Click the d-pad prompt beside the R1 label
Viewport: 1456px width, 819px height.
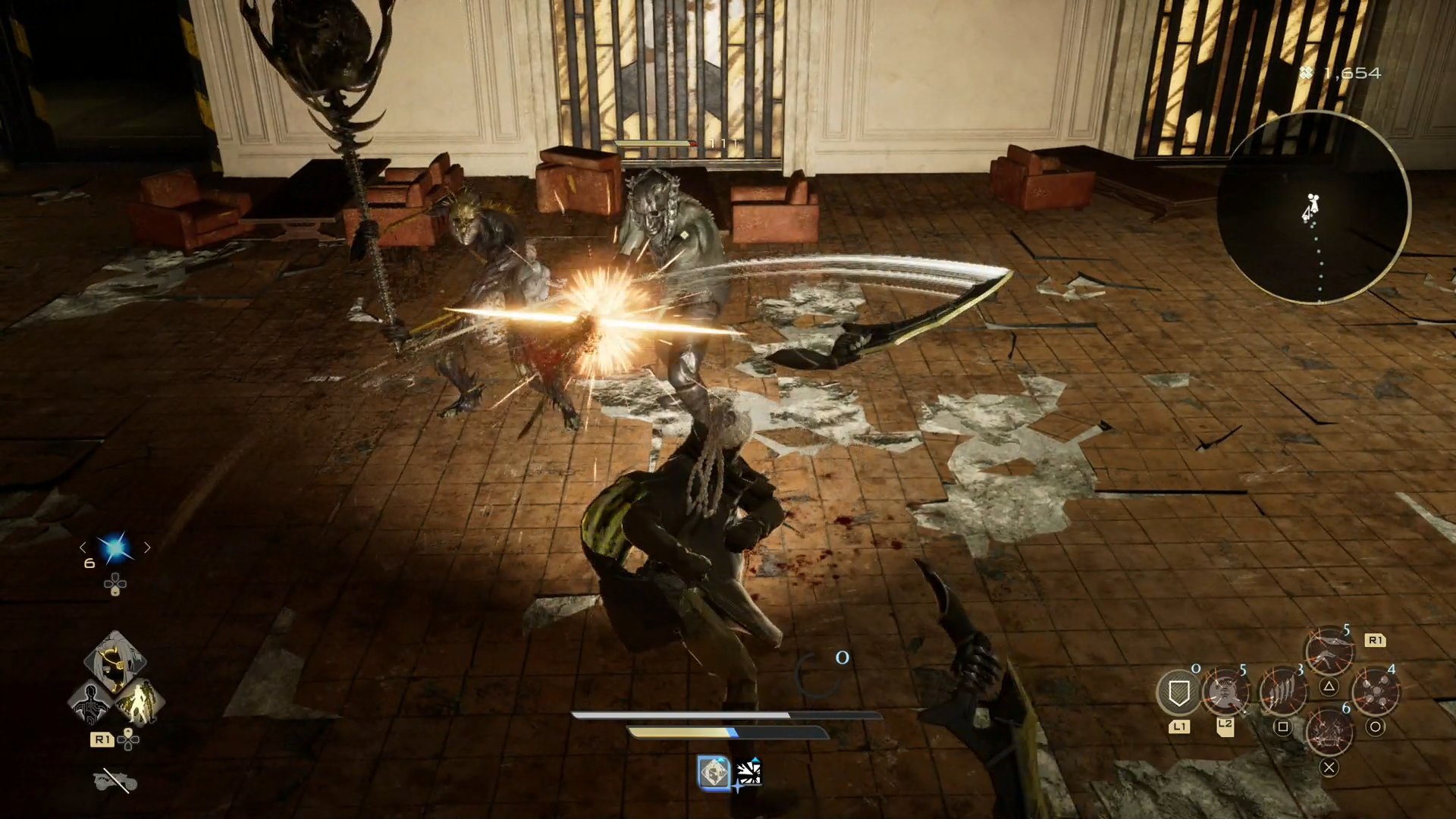coord(127,740)
